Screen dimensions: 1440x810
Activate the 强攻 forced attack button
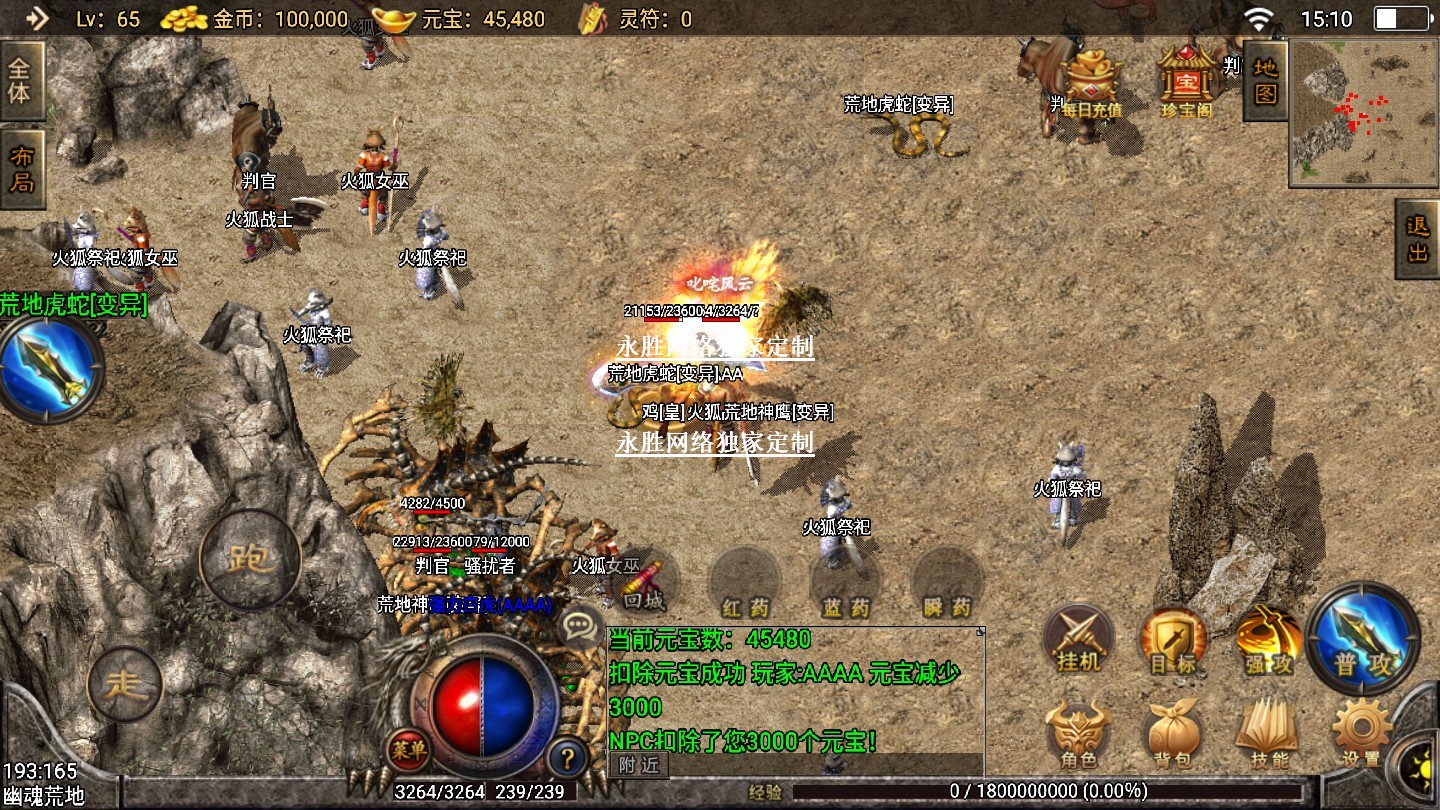1268,639
